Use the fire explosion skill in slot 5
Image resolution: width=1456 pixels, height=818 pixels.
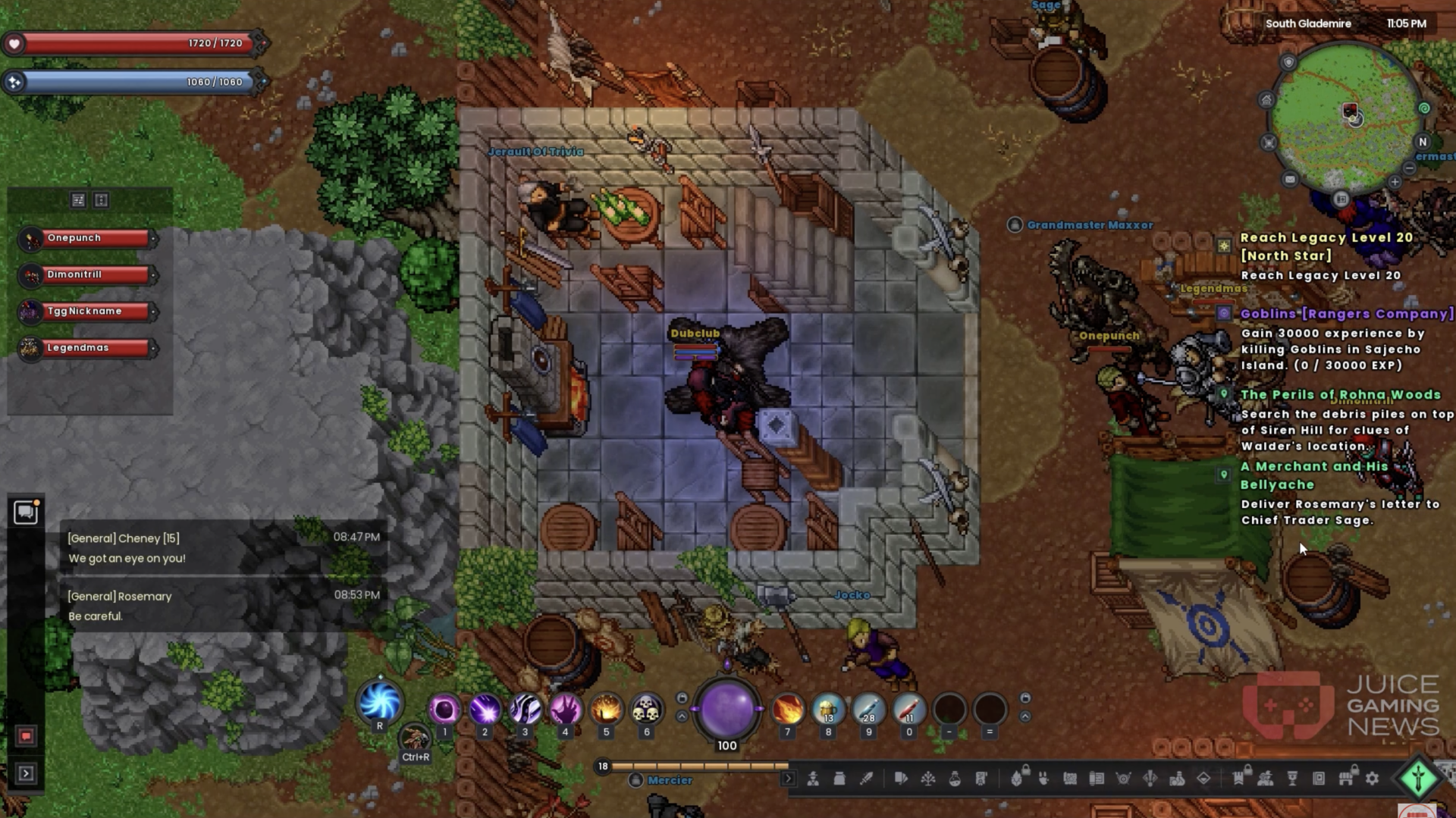point(606,710)
